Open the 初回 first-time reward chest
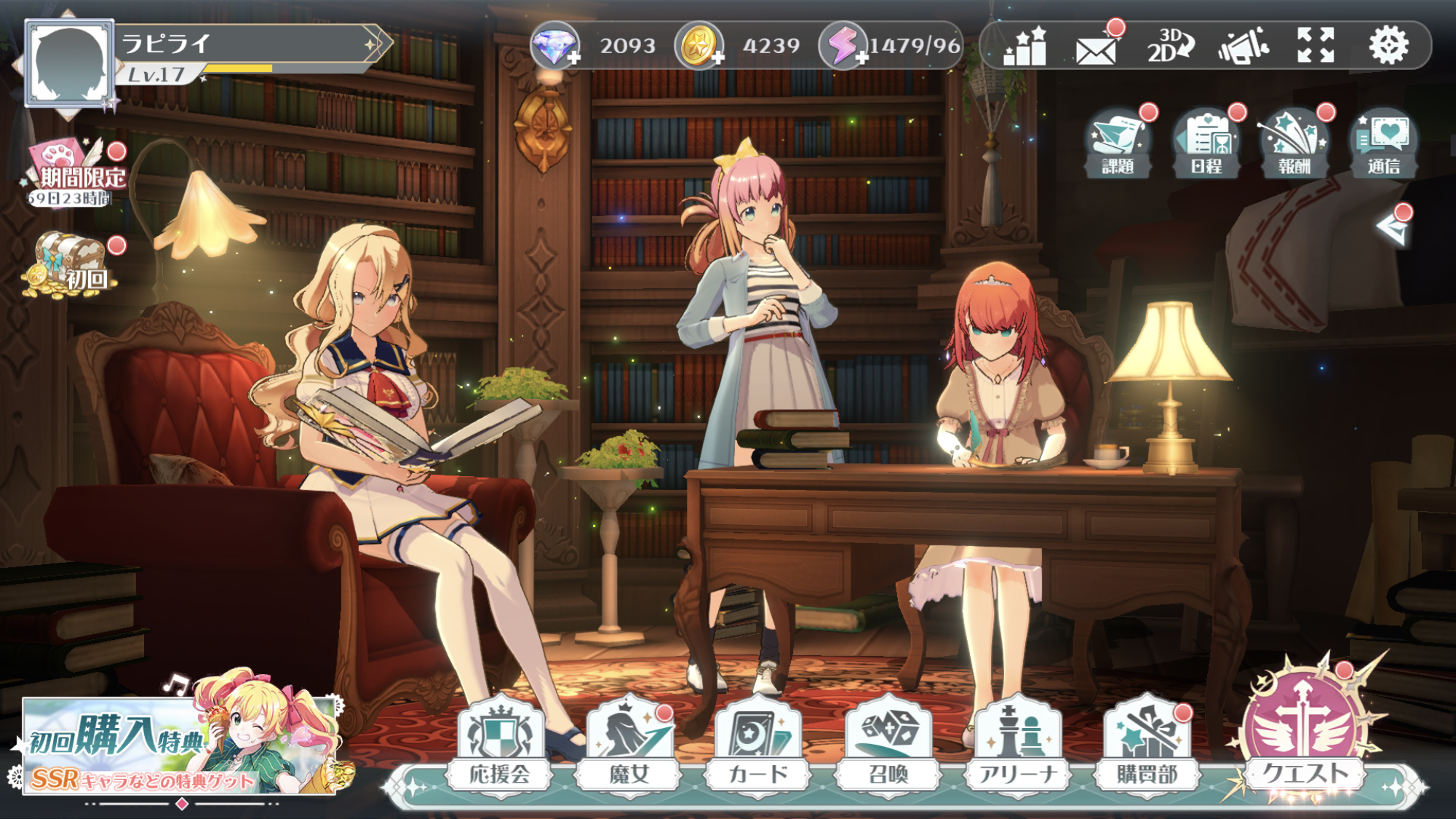The height and width of the screenshot is (819, 1456). [x=72, y=262]
